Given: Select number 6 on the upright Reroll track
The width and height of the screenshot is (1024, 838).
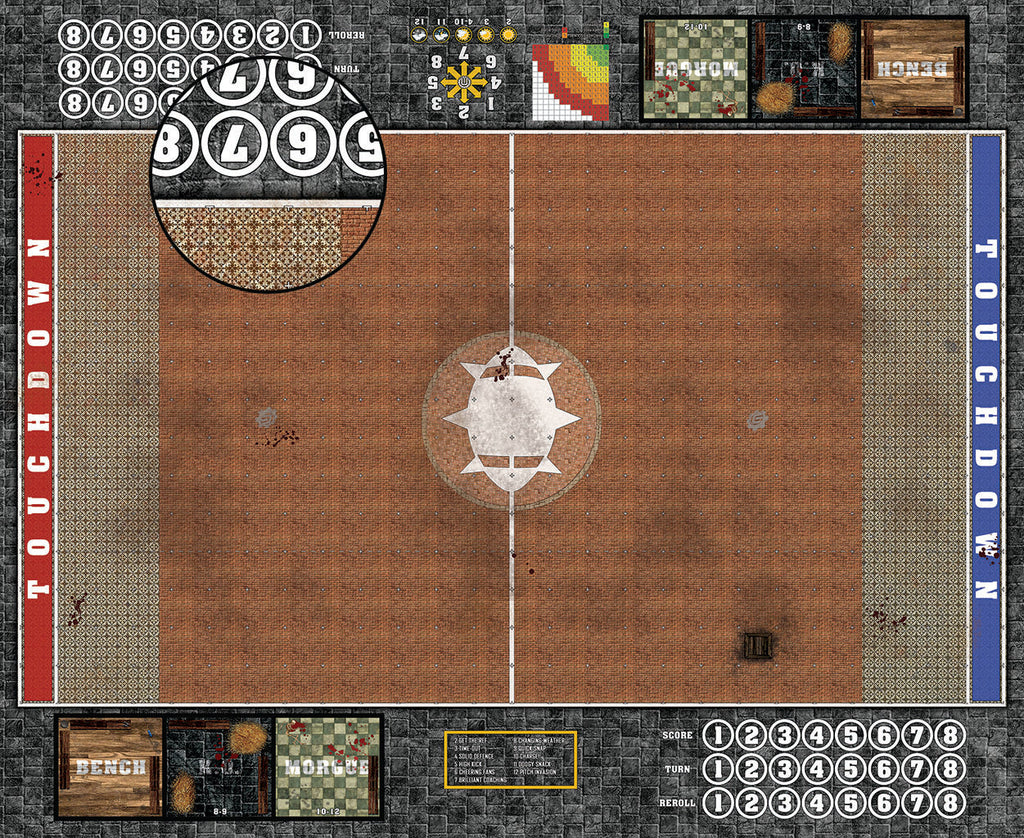Looking at the screenshot, I should (883, 803).
